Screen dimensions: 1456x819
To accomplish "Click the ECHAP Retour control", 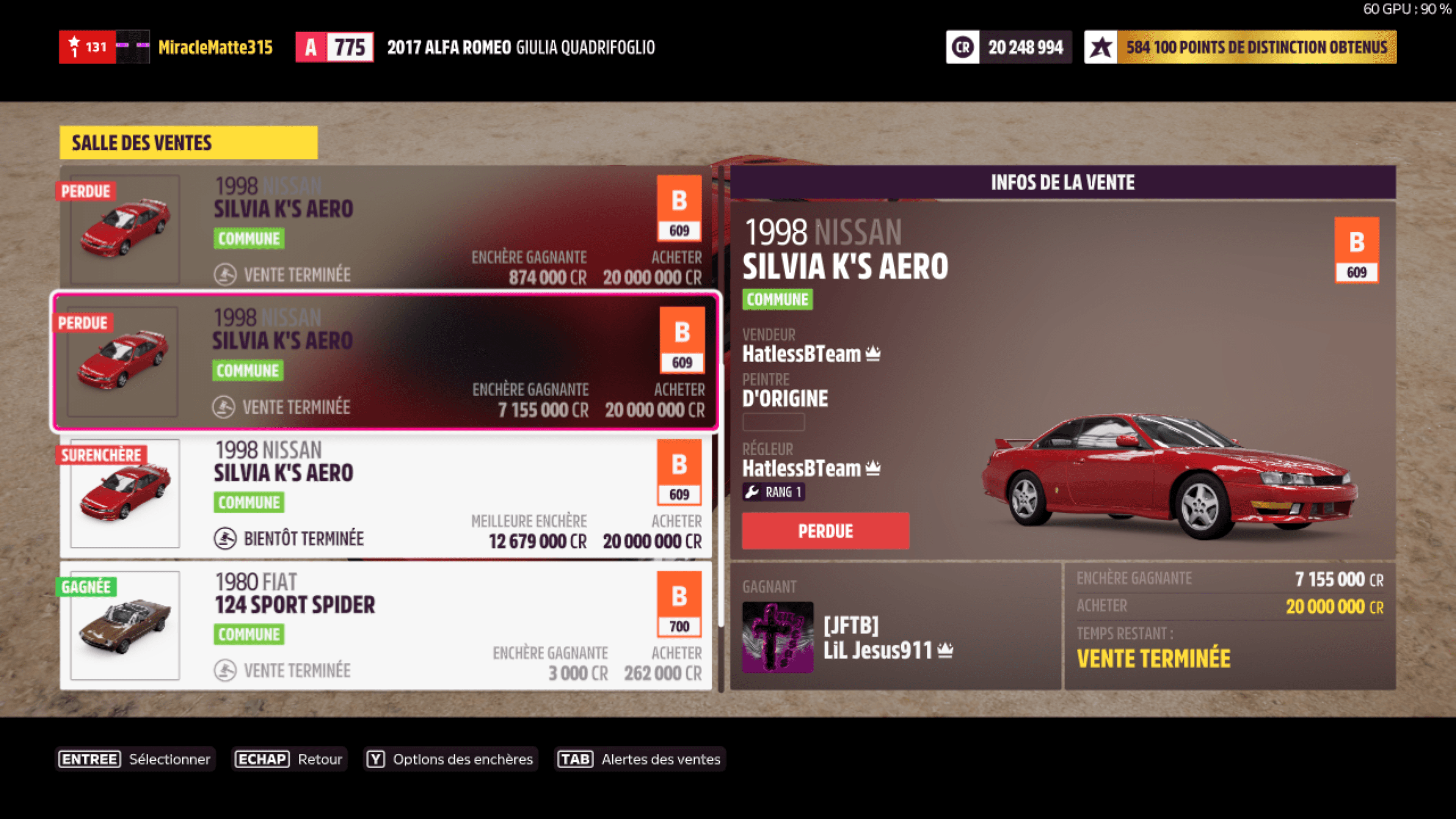I will (289, 759).
